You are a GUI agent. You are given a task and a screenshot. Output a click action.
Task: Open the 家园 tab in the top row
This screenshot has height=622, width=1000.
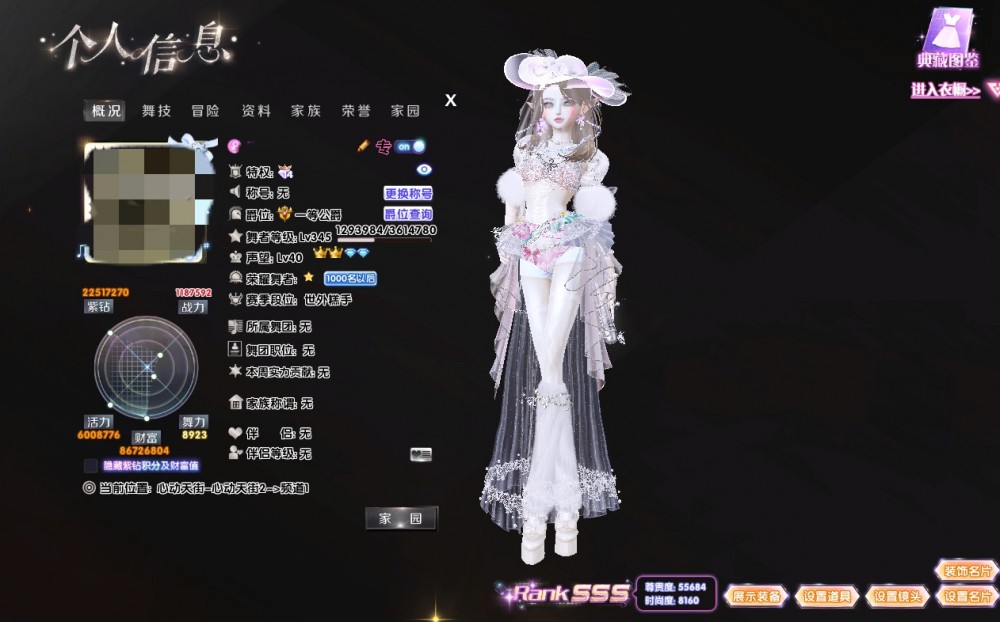click(x=405, y=111)
